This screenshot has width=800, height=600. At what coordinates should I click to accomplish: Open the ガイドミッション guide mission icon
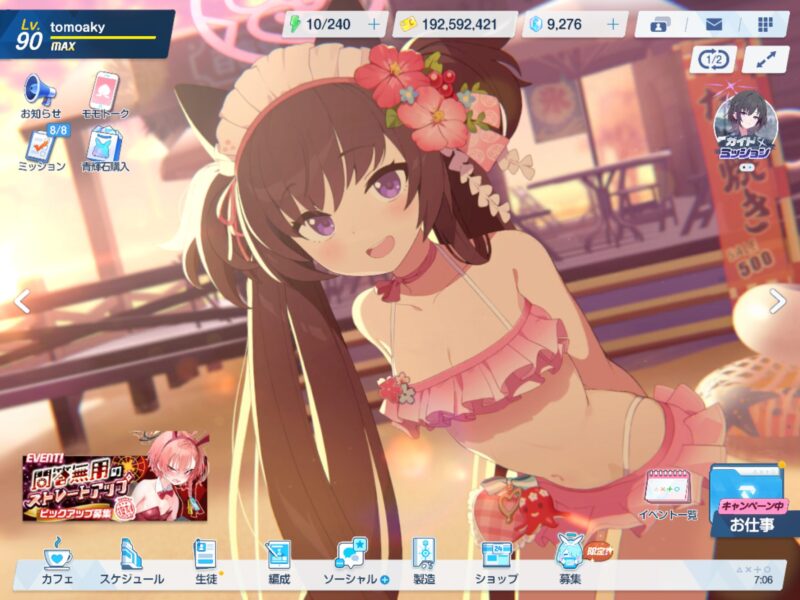click(x=743, y=128)
